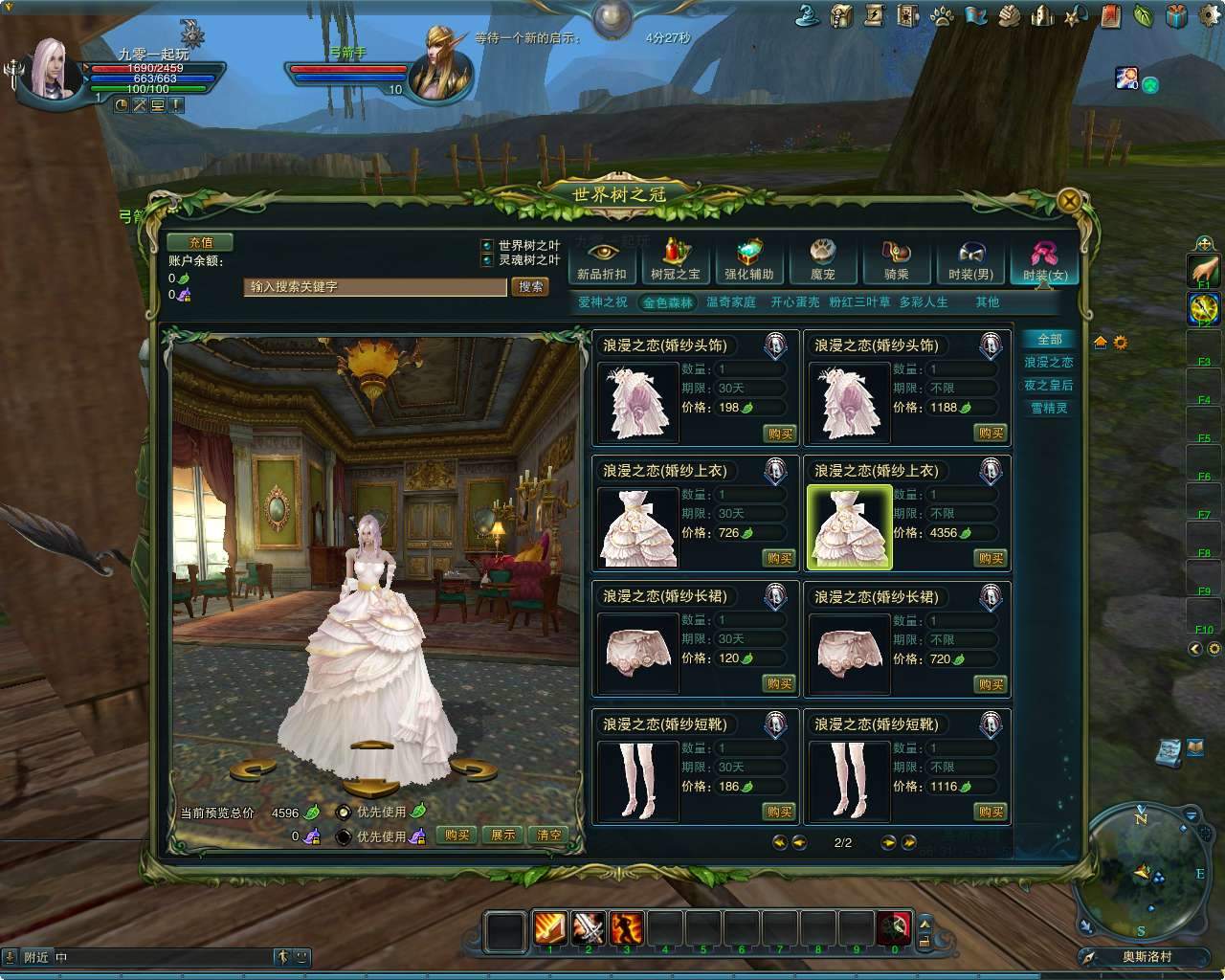The width and height of the screenshot is (1225, 980).
Task: Click 购买 for the 4356 wedding top
Action: [x=990, y=558]
